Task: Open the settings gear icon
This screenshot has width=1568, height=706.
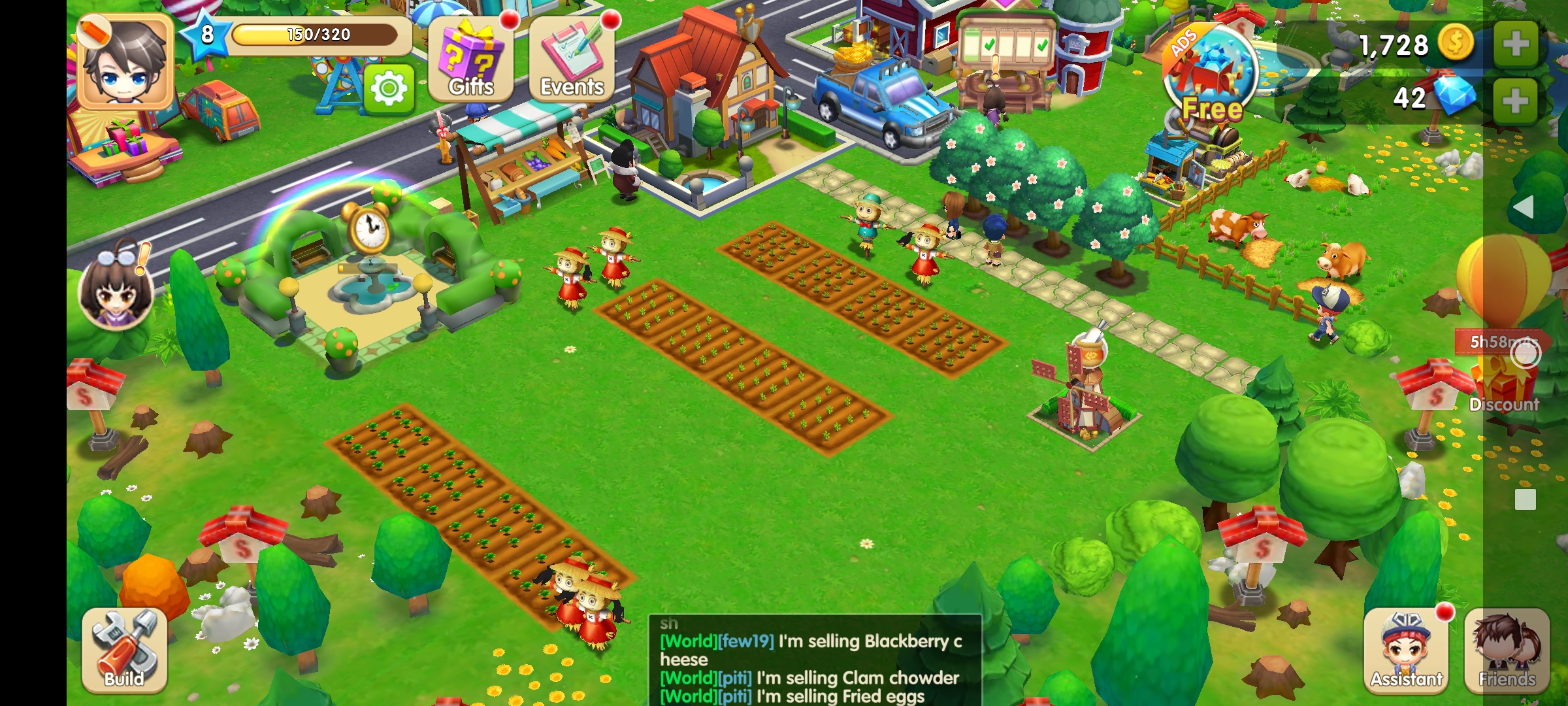Action: [x=389, y=88]
